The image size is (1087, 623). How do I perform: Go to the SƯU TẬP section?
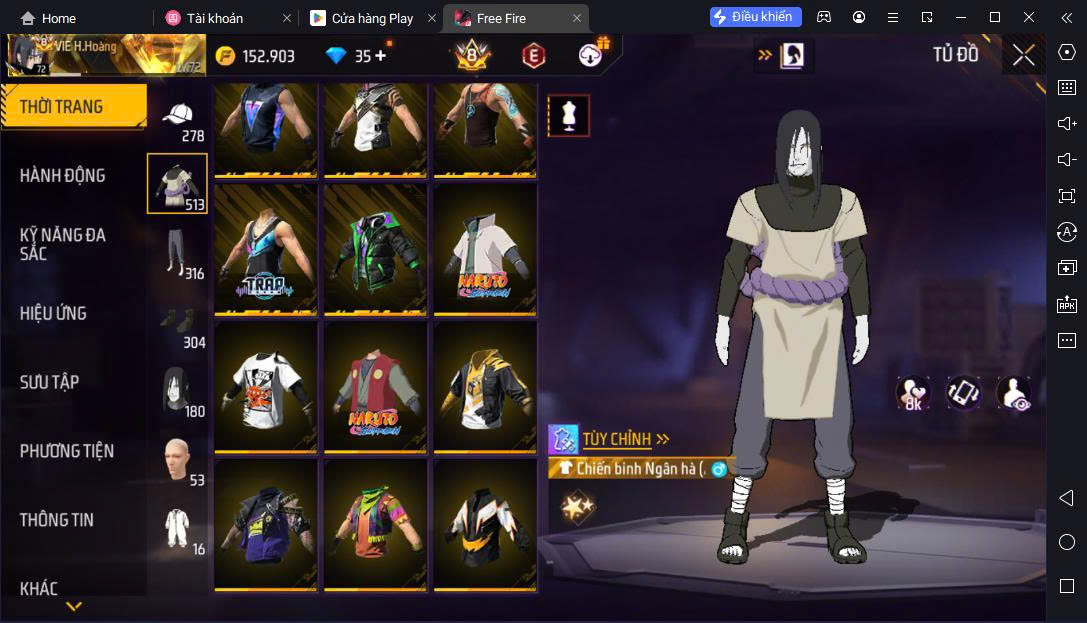pyautogui.click(x=50, y=382)
